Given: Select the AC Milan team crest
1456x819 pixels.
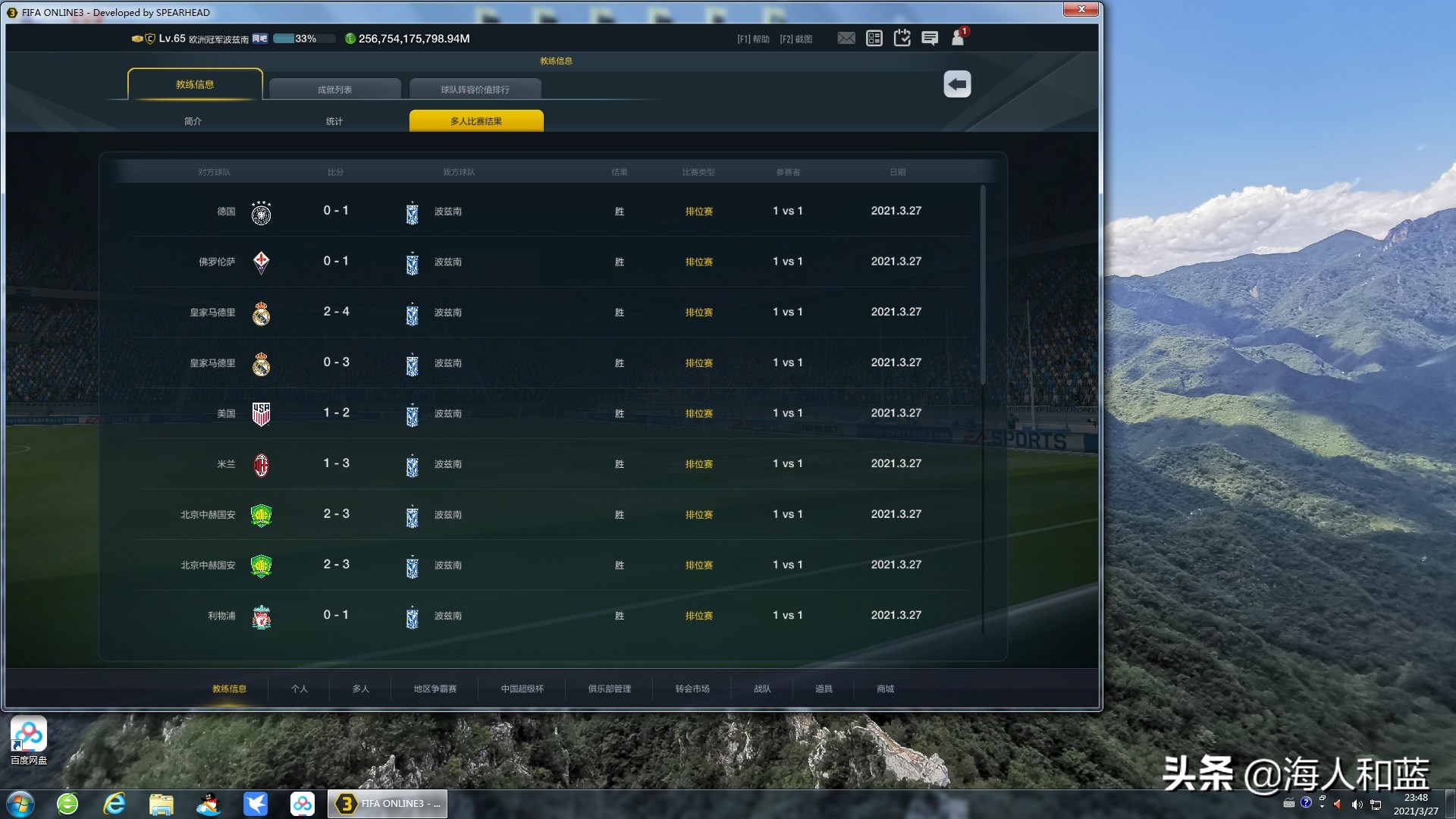Looking at the screenshot, I should 262,464.
